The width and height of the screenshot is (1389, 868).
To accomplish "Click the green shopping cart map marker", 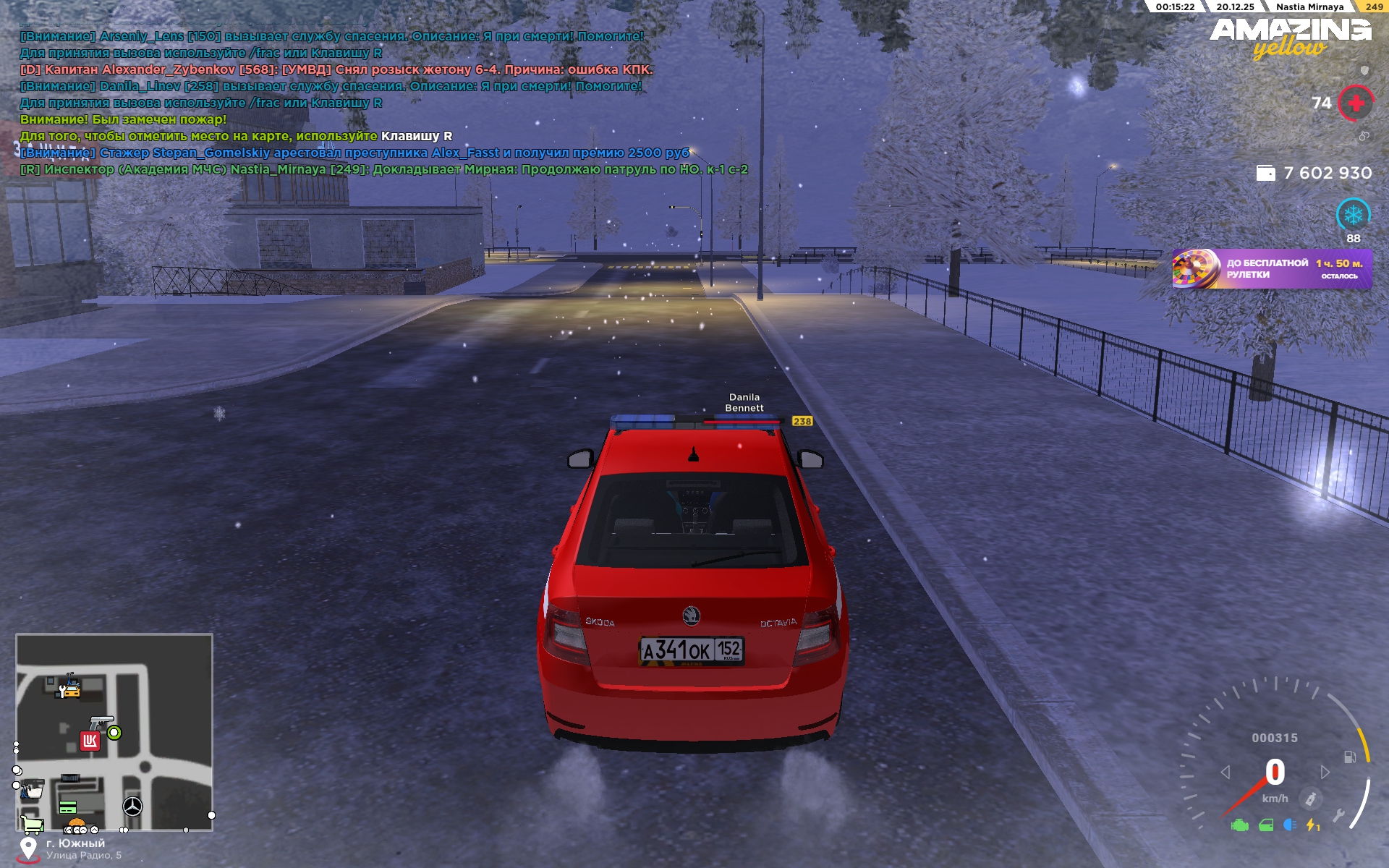I will tap(32, 824).
